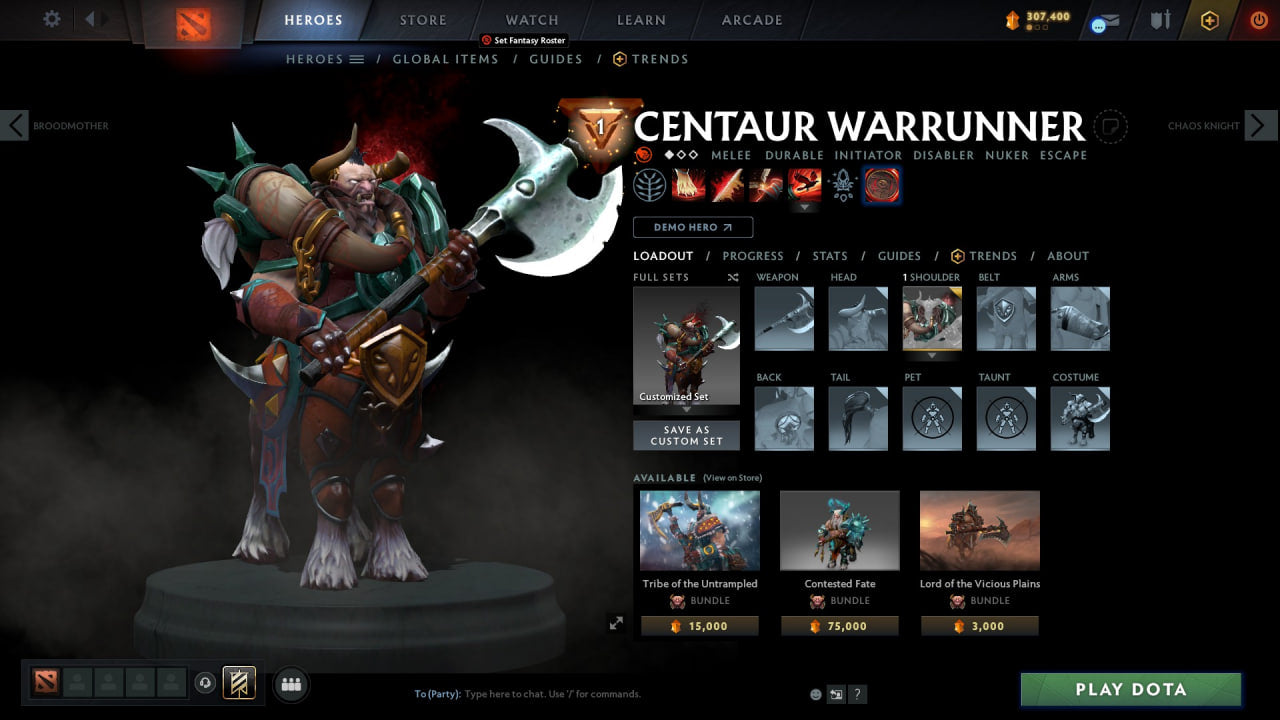
Task: Open the mail notifications icon
Action: coord(1105,22)
